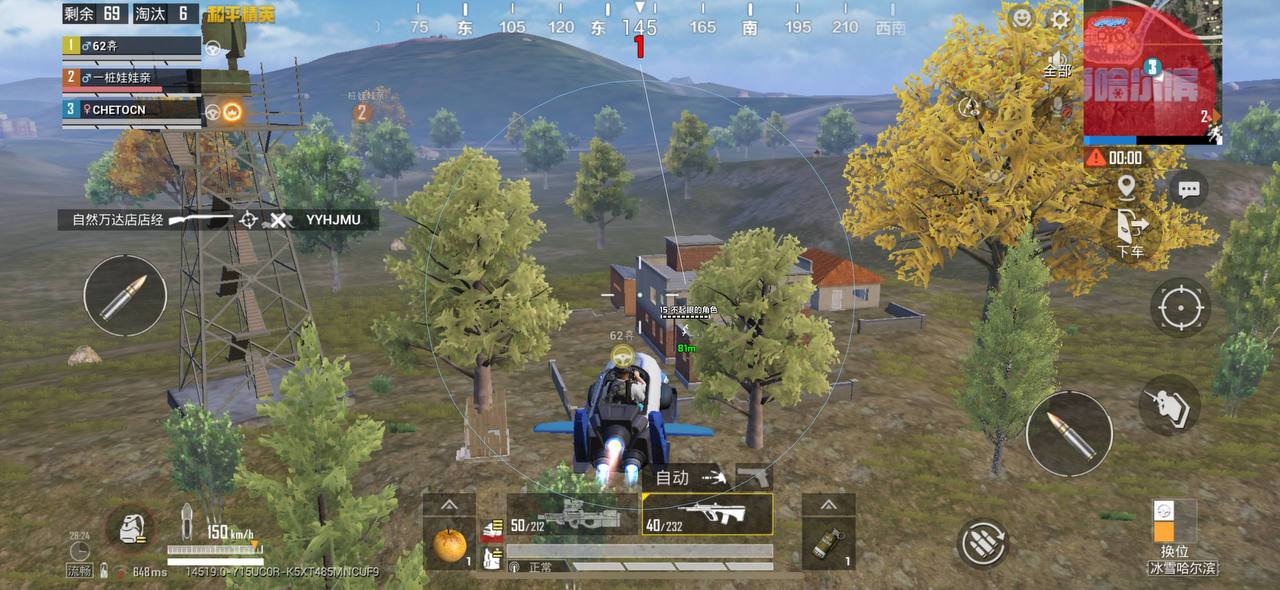Viewport: 1280px width, 590px height.
Task: Activate the aim-down-sights crosshair button
Action: [1180, 308]
